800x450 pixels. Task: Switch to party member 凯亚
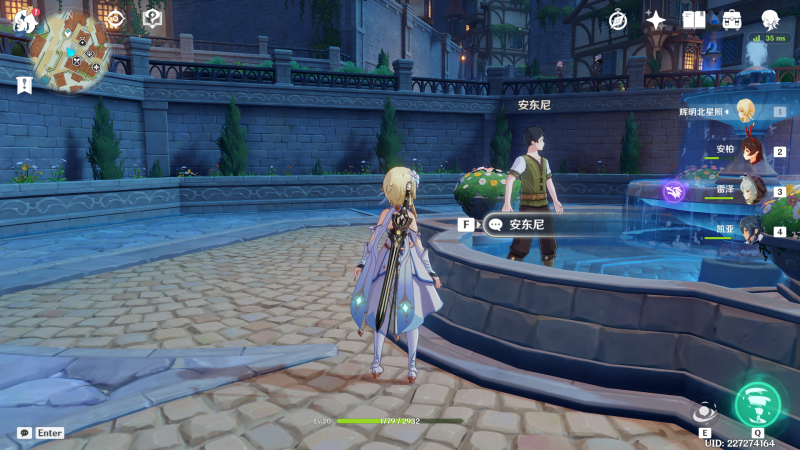752,229
